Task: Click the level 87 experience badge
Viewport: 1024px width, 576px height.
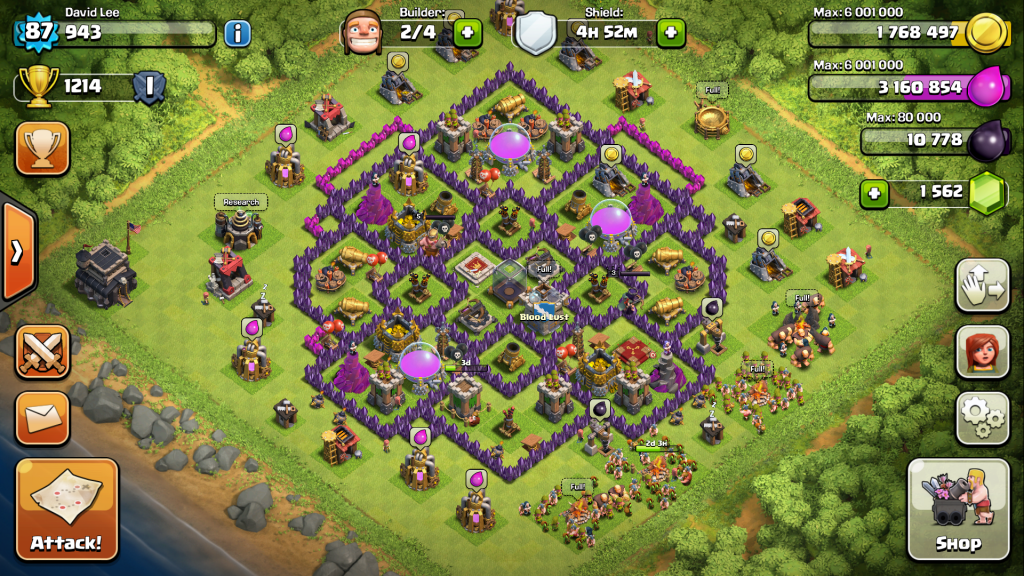Action: 38,32
